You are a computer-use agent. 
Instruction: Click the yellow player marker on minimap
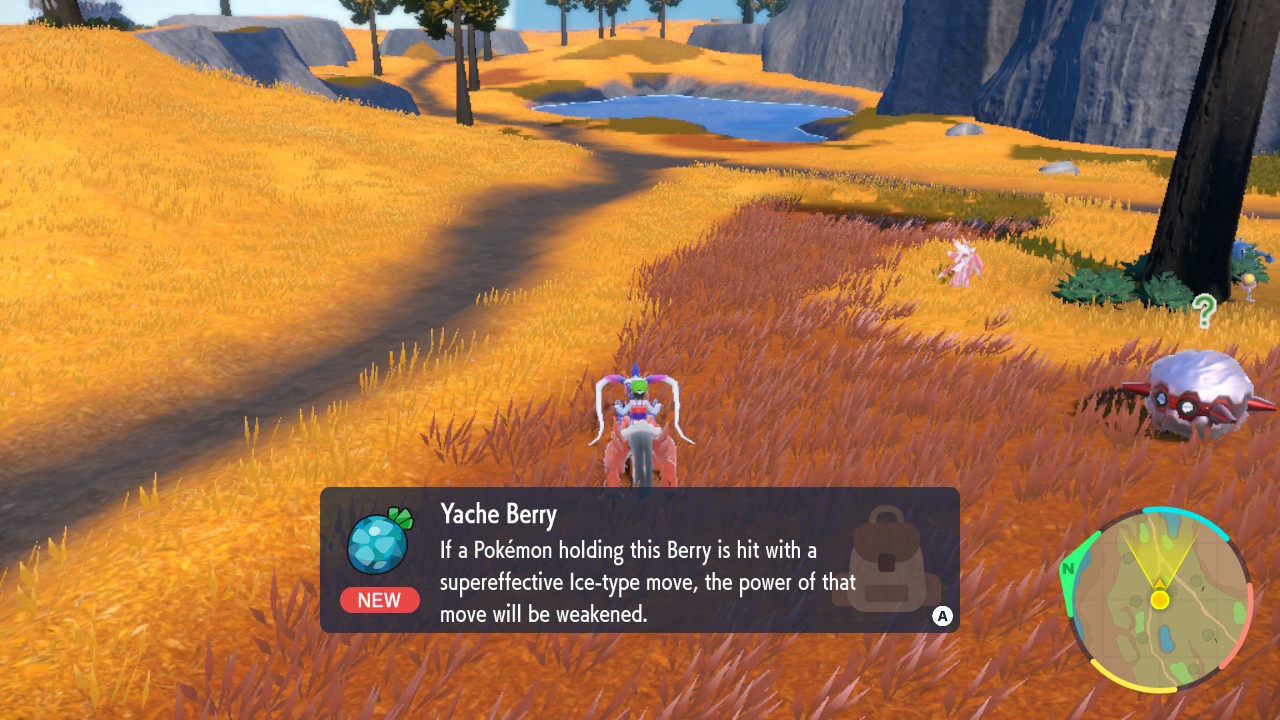click(x=1160, y=599)
